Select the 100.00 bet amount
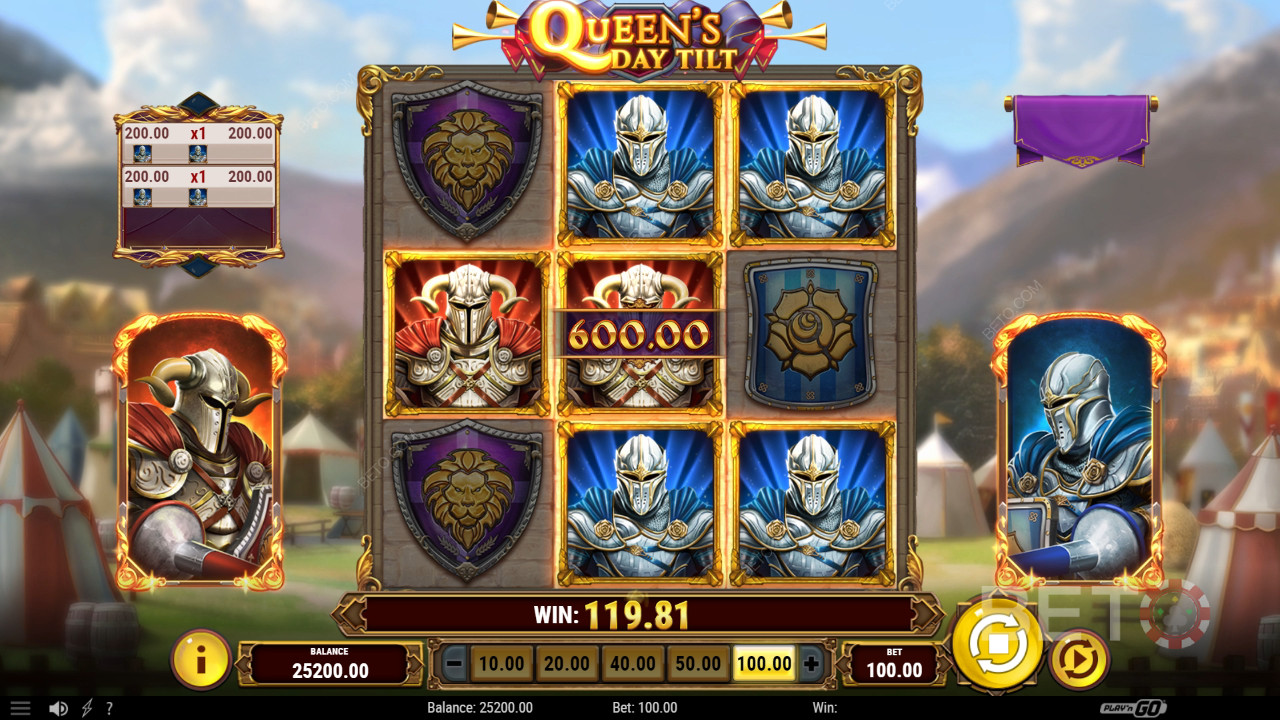 click(764, 663)
